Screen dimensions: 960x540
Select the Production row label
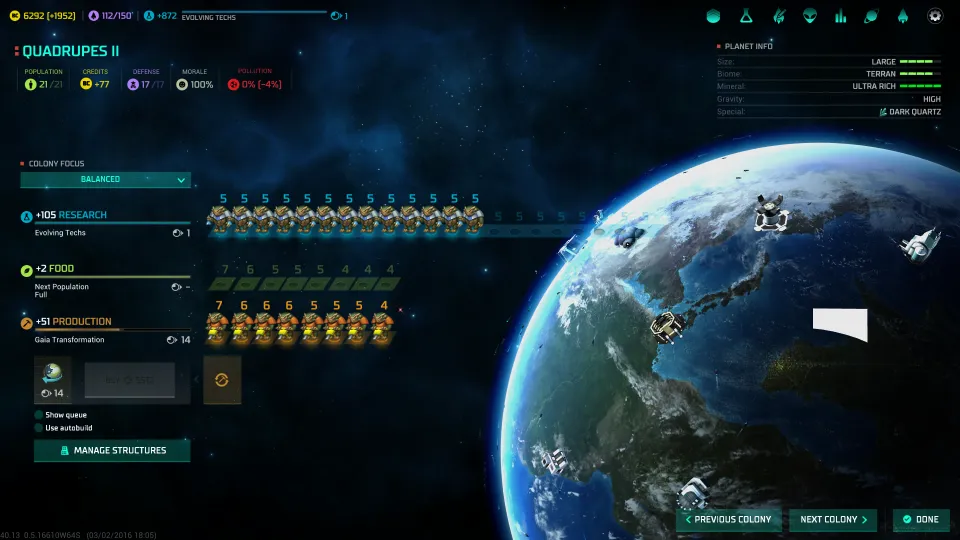click(81, 322)
